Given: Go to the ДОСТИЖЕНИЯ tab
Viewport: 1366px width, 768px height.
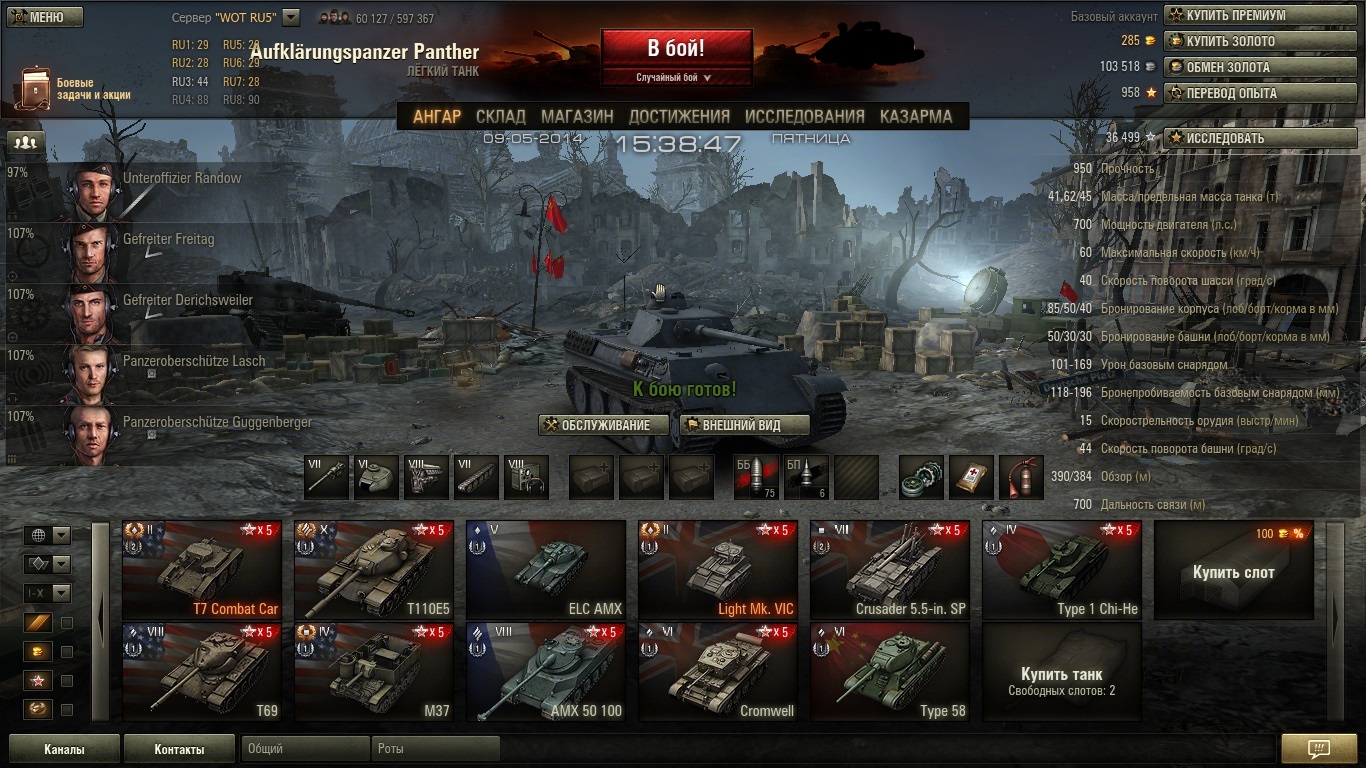Looking at the screenshot, I should pyautogui.click(x=679, y=116).
